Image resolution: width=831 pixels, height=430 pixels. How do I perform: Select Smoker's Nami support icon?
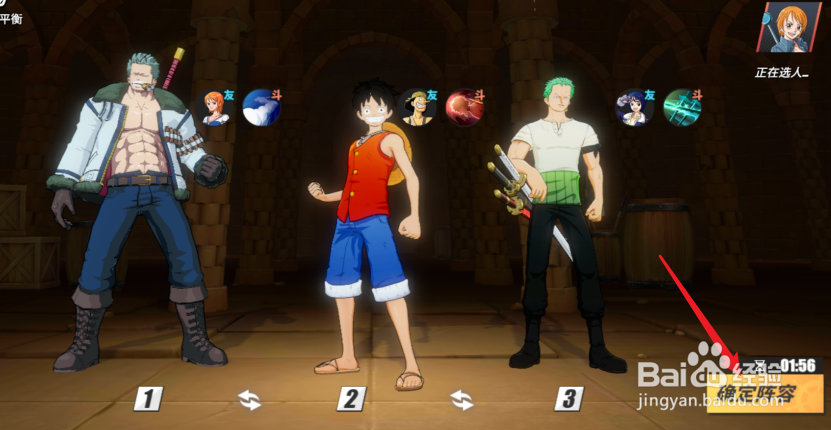pos(217,106)
